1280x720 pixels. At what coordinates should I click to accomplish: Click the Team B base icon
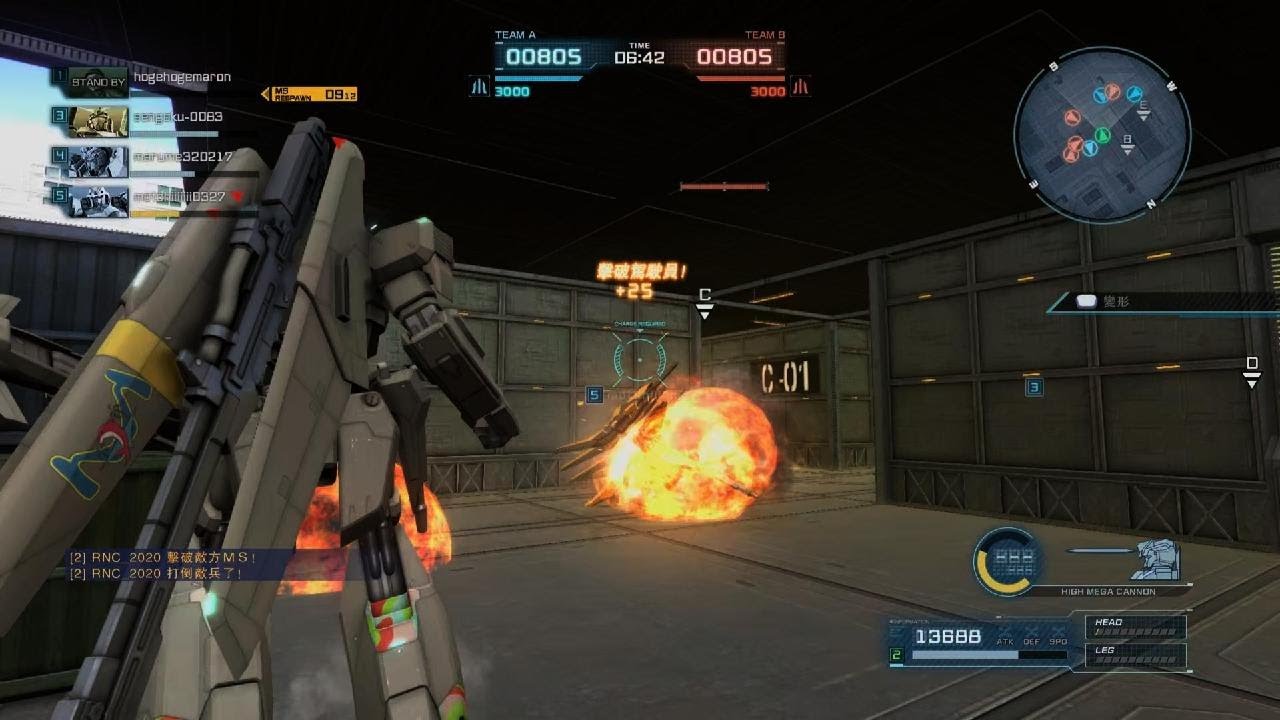pyautogui.click(x=800, y=87)
